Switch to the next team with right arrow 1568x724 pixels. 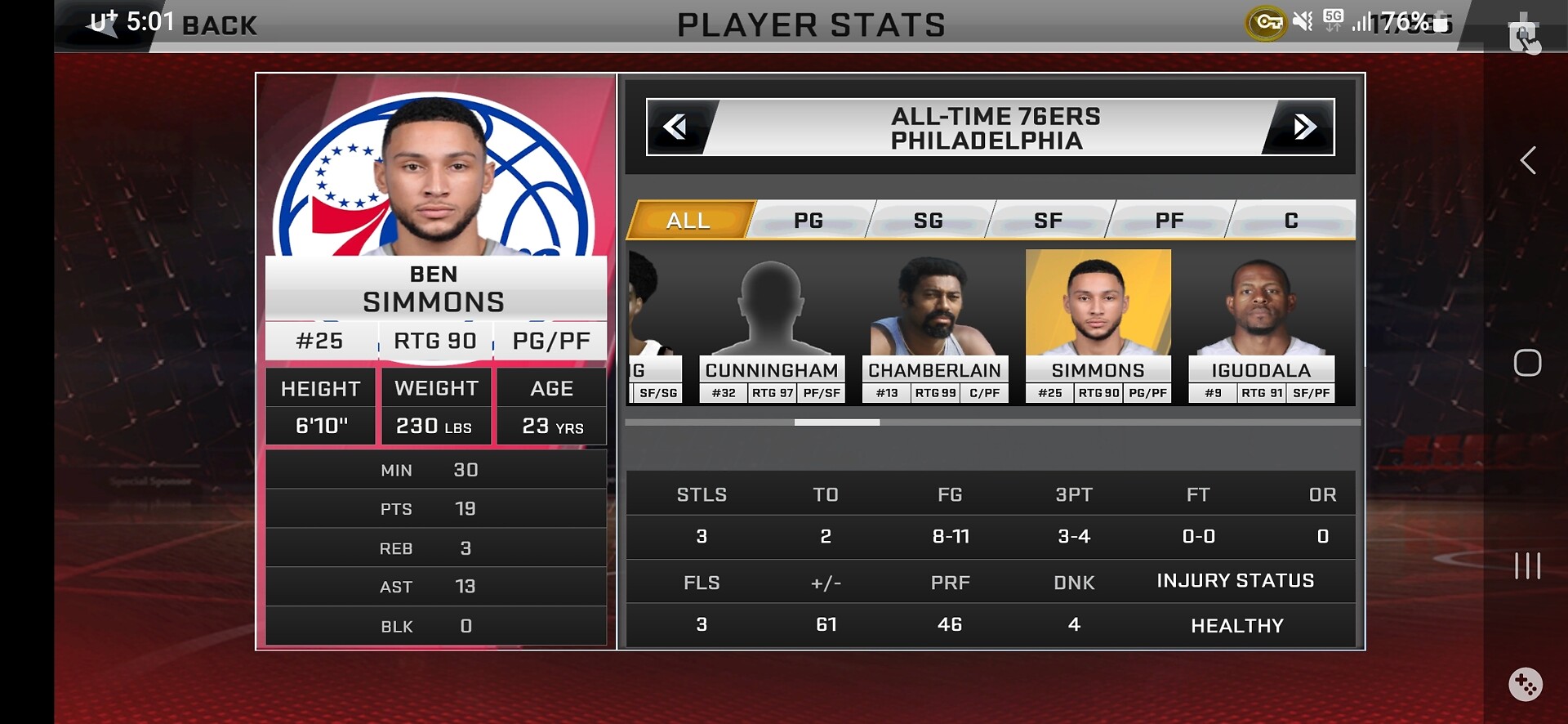(1304, 127)
